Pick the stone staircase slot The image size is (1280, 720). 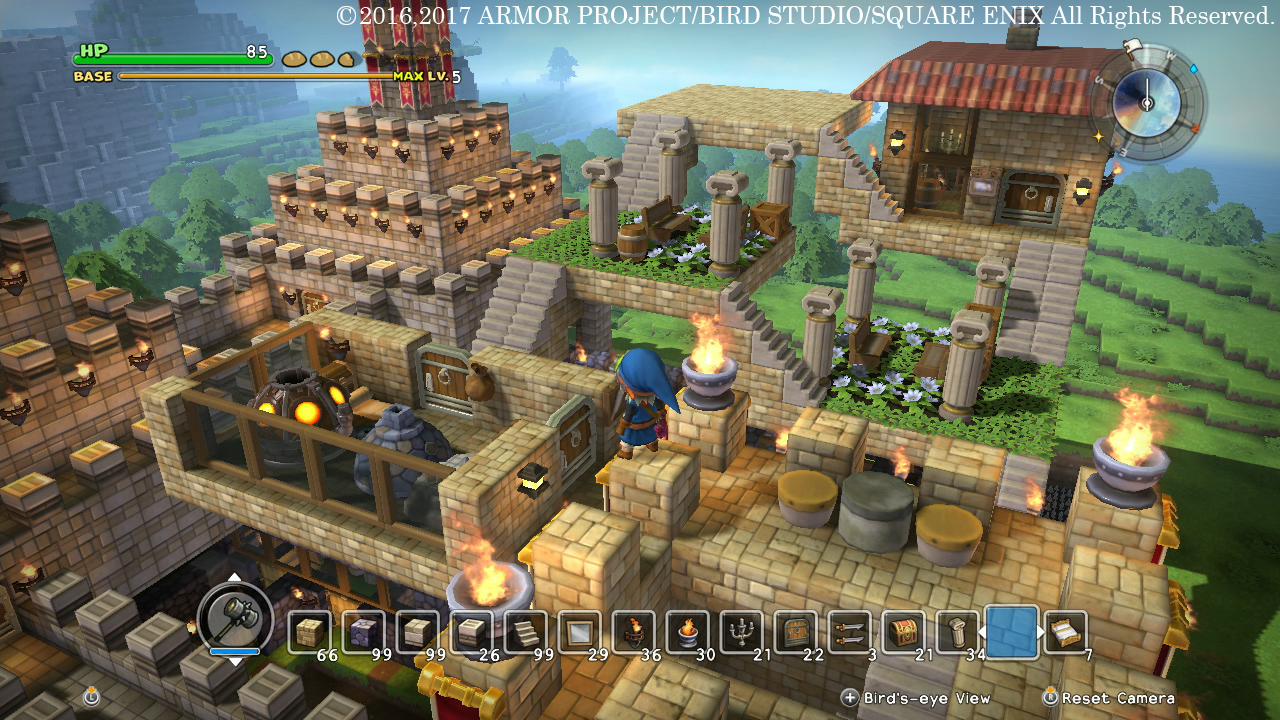click(x=526, y=632)
